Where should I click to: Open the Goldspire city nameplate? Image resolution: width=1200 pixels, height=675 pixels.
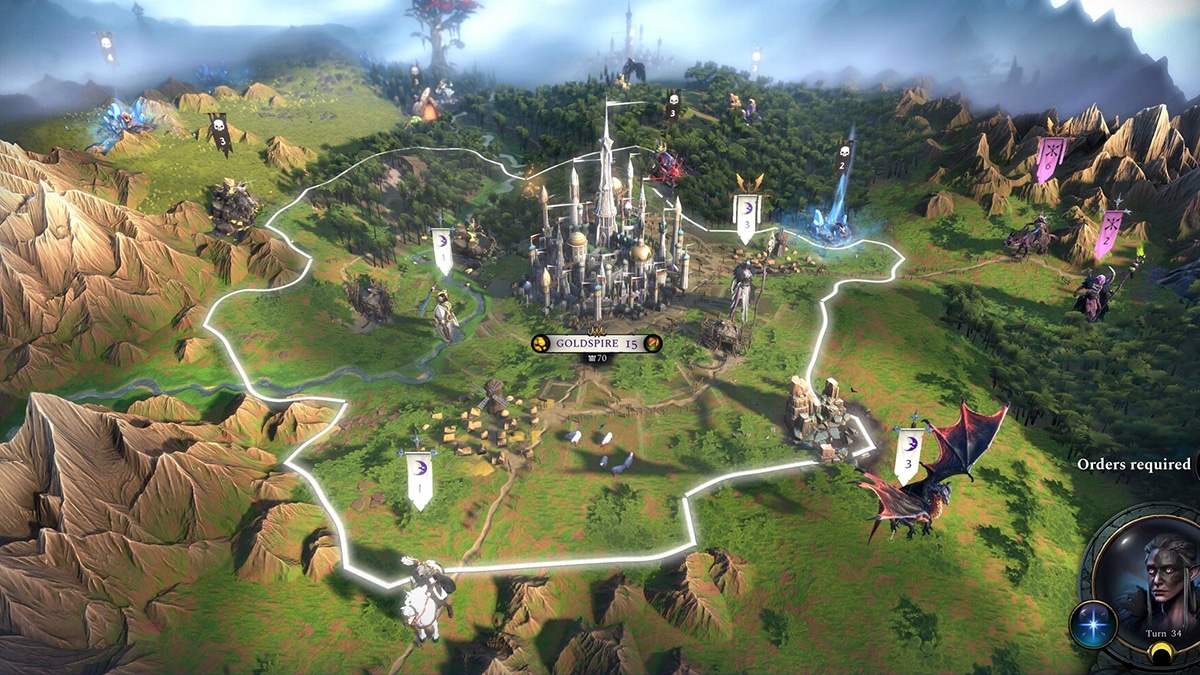(x=597, y=343)
